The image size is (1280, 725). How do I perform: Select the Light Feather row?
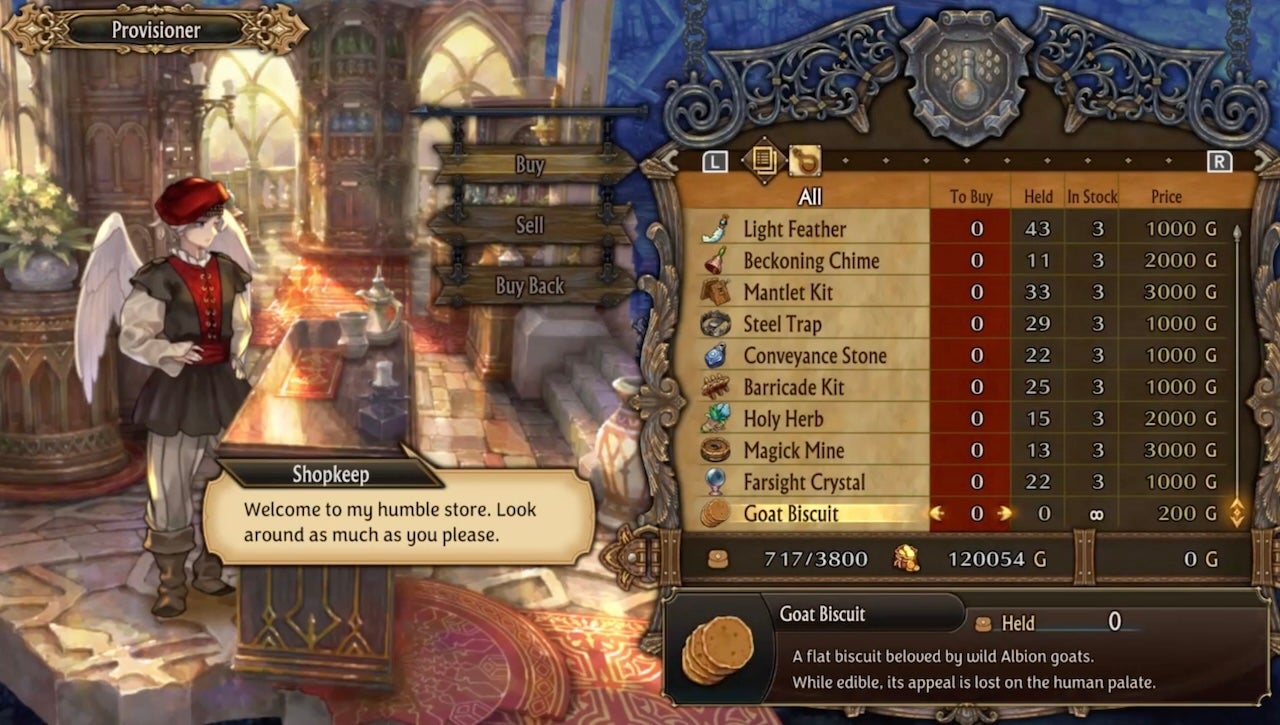point(794,229)
